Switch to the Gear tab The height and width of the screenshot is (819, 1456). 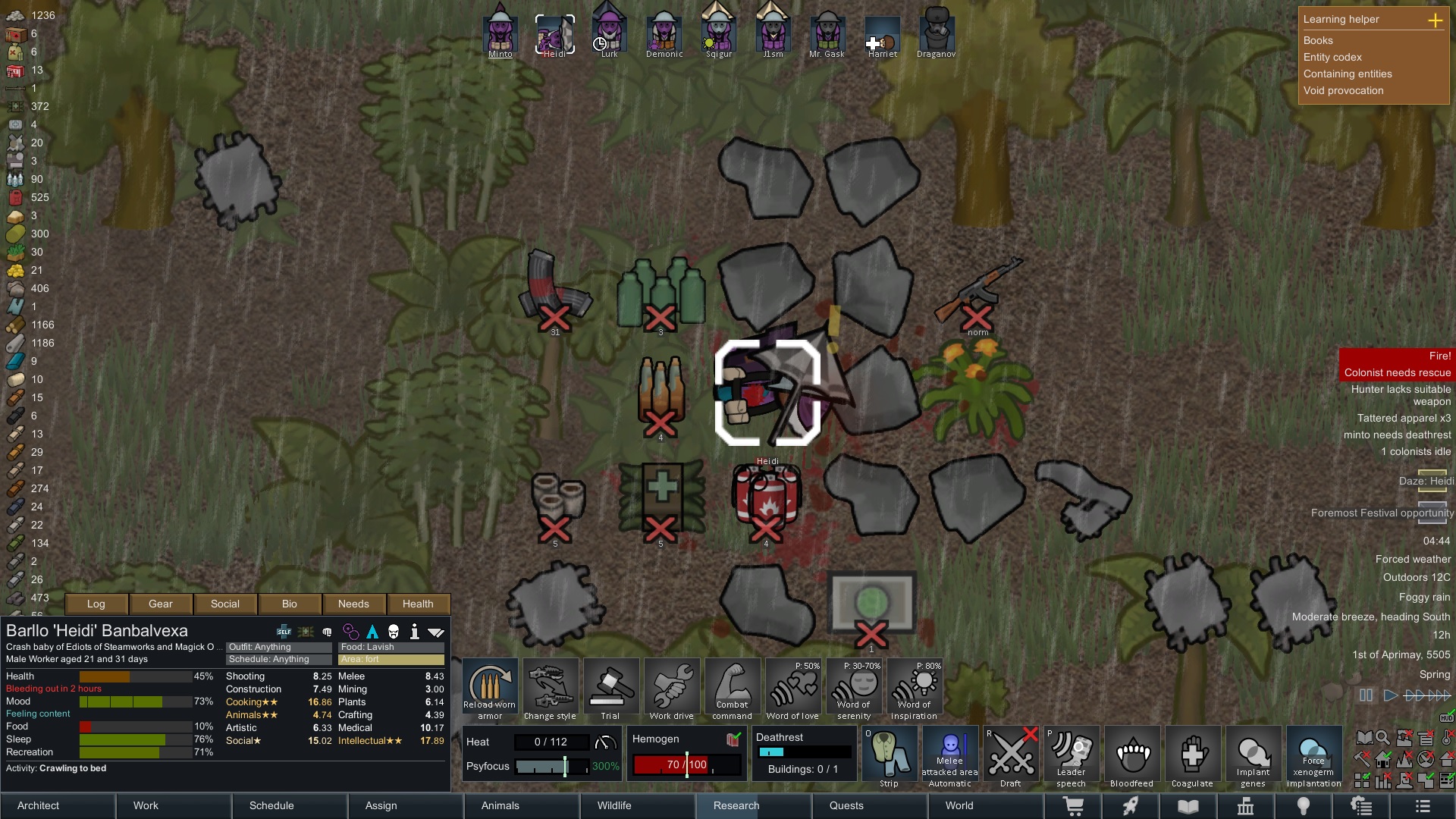tap(161, 604)
